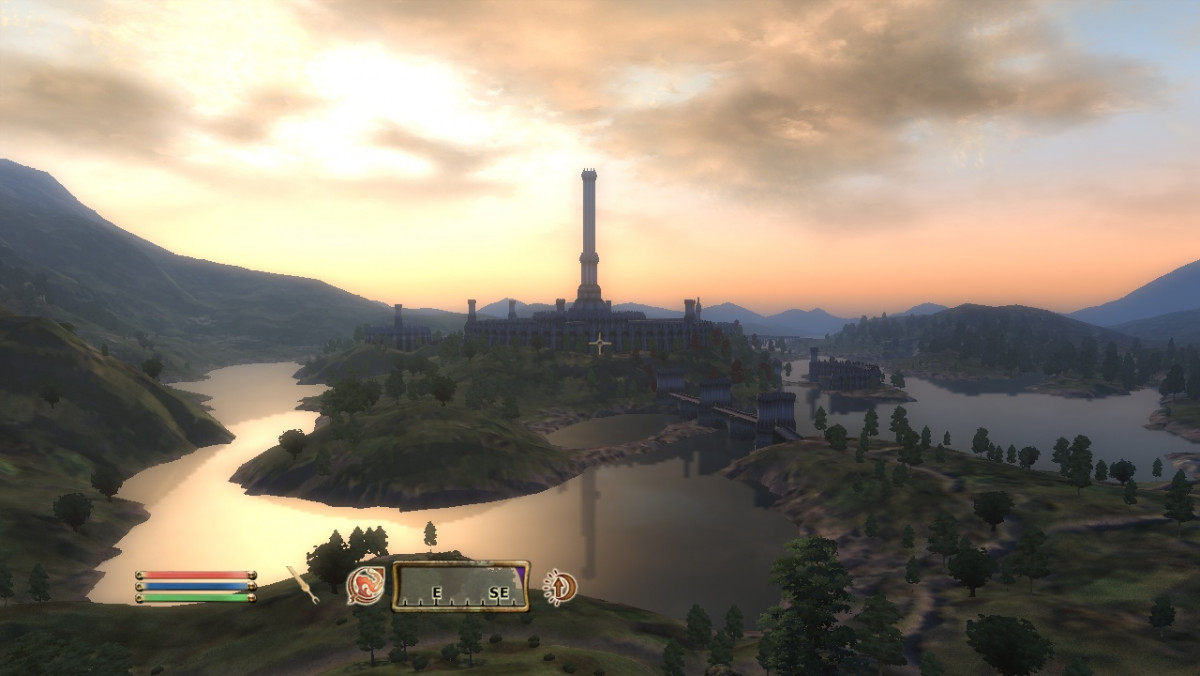Viewport: 1200px width, 676px height.
Task: Select the red swirl spell icon
Action: 365,586
